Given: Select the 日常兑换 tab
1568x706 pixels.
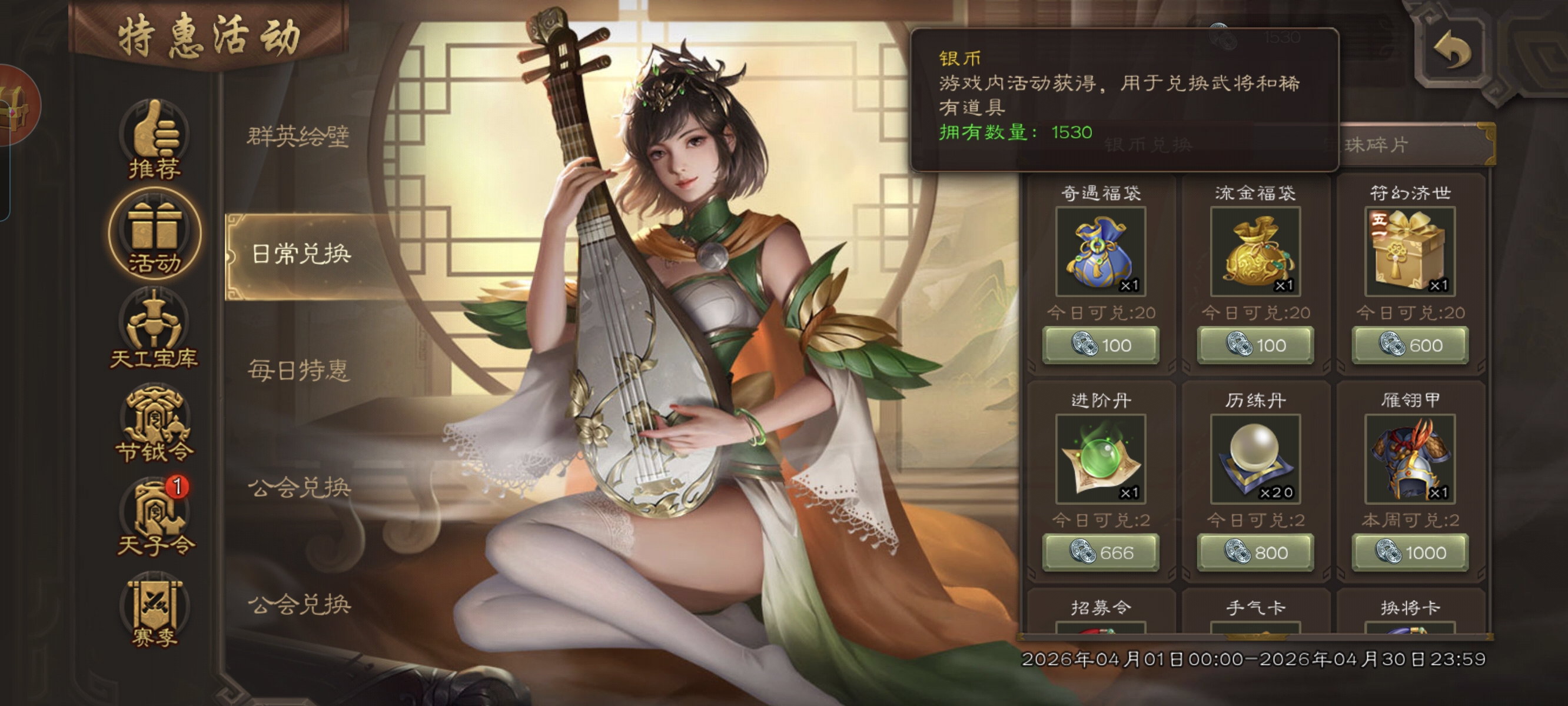Looking at the screenshot, I should (x=301, y=254).
